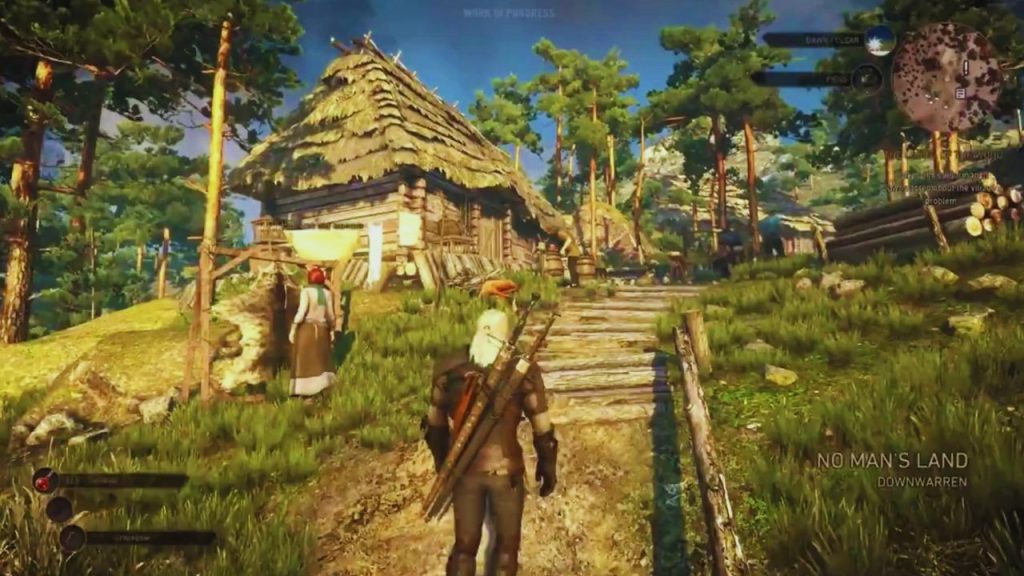Image resolution: width=1024 pixels, height=576 pixels.
Task: Click the circular minimap
Action: pyautogui.click(x=946, y=78)
